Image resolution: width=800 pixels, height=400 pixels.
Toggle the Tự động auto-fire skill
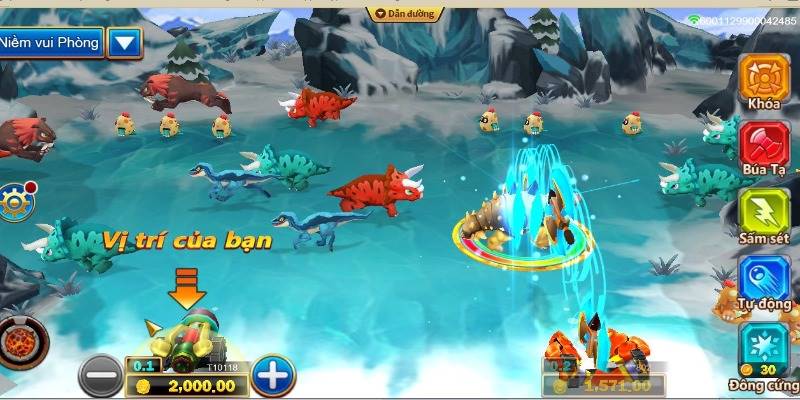click(764, 279)
